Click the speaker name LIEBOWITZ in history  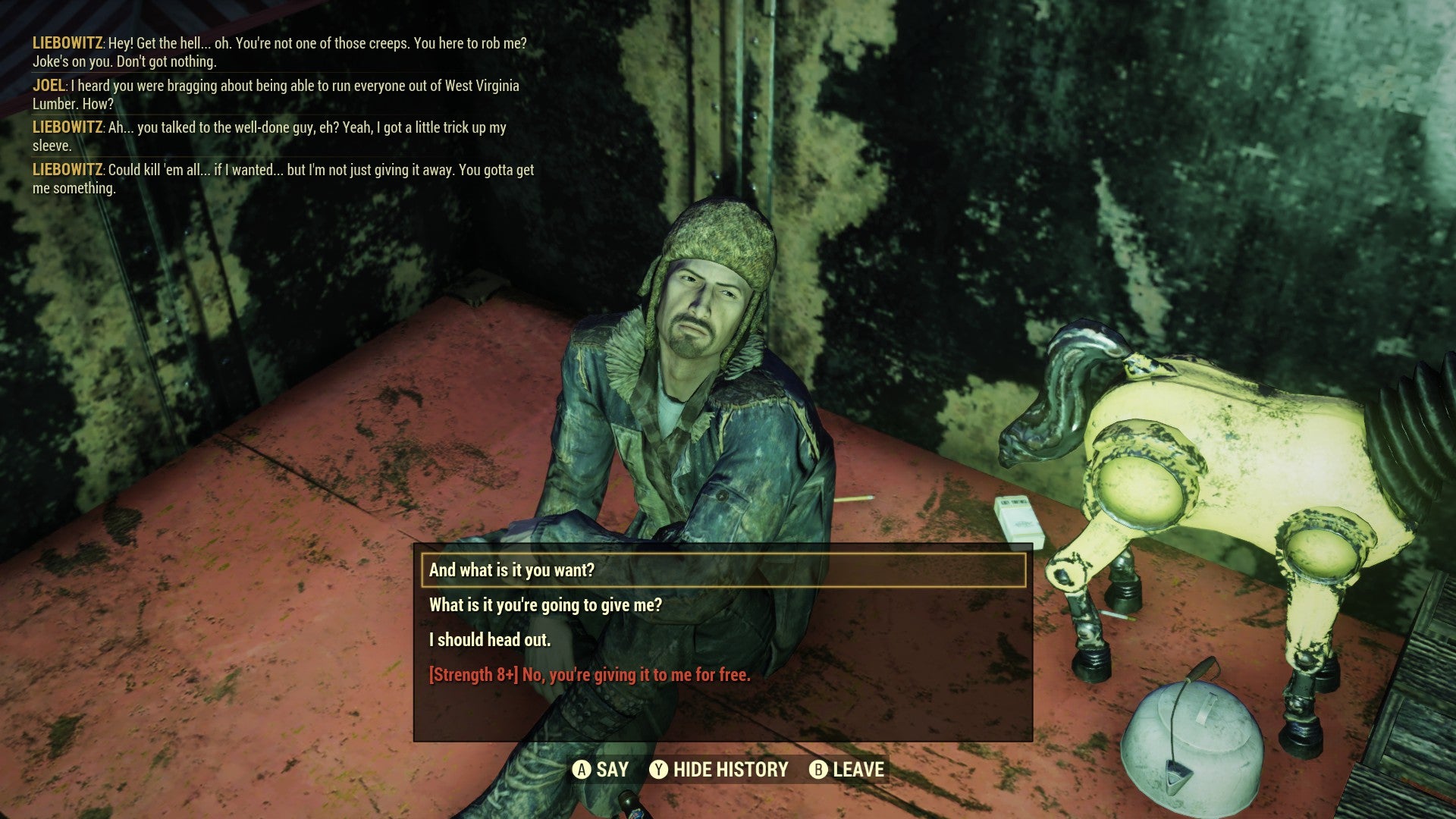(x=67, y=43)
